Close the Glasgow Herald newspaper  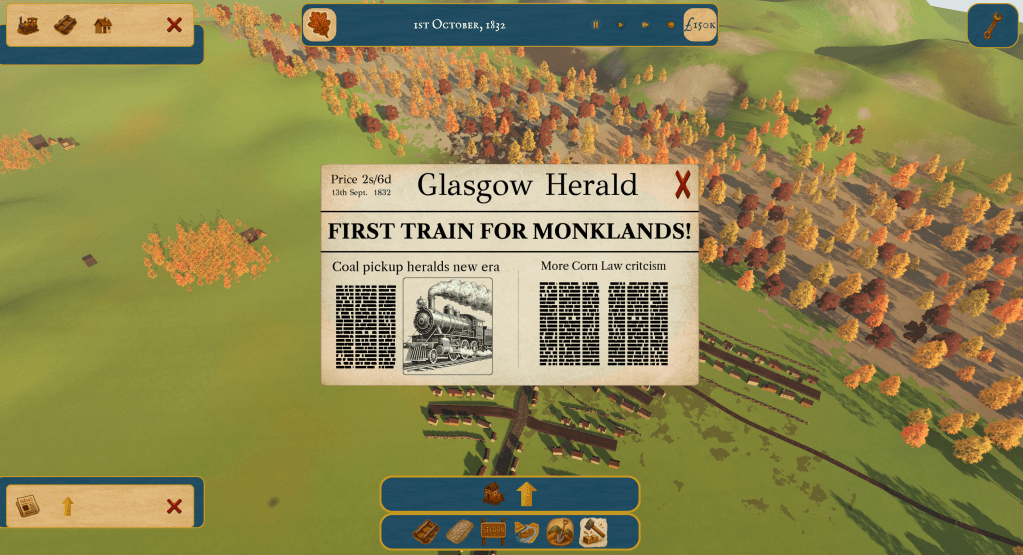point(682,185)
